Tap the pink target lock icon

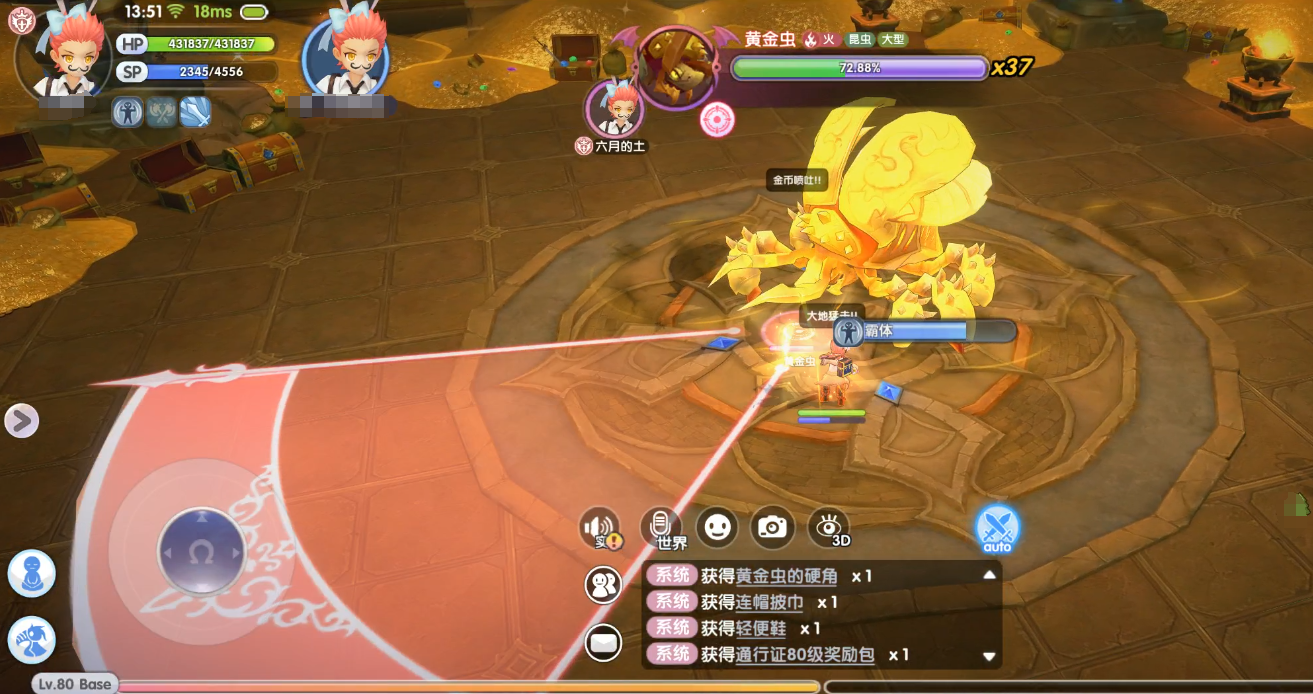click(x=717, y=120)
